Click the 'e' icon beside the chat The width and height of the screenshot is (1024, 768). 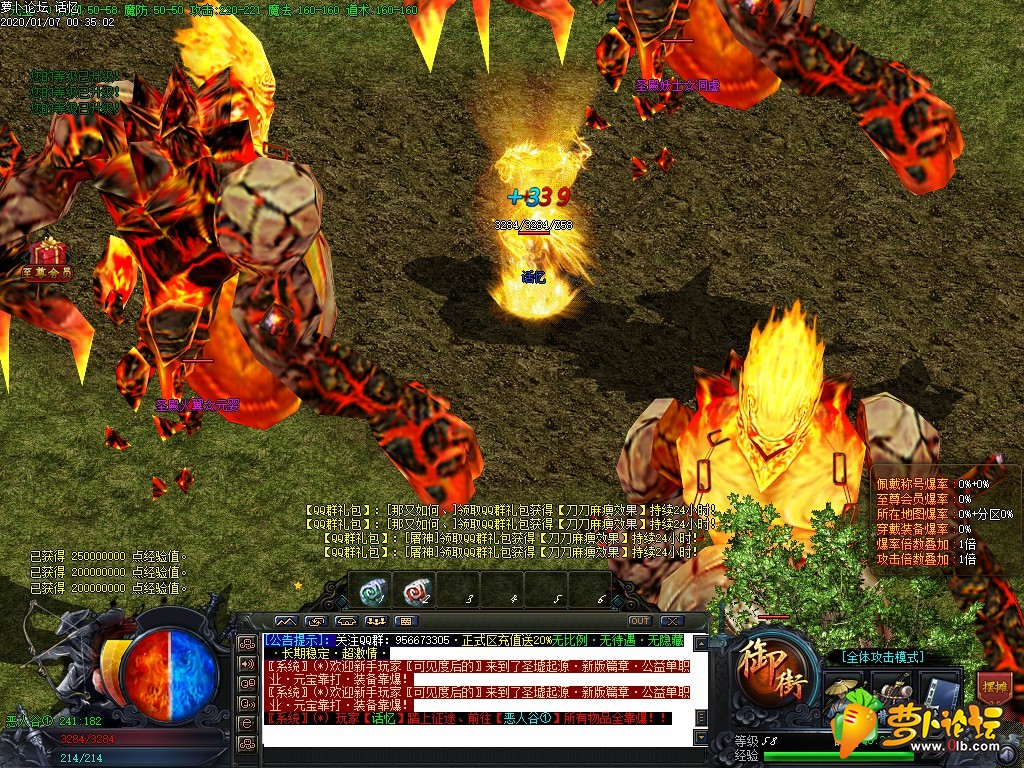tap(247, 723)
